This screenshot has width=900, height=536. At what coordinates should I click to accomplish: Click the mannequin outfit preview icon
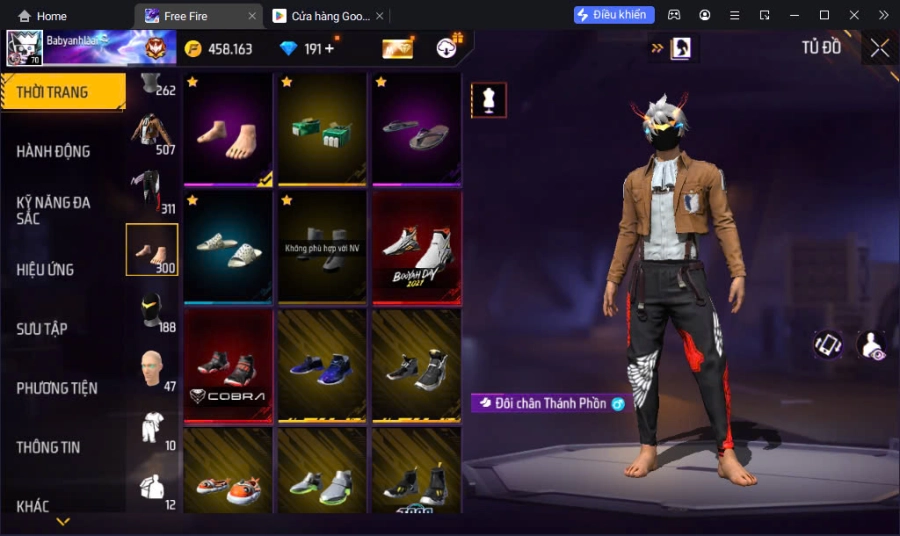click(x=489, y=100)
